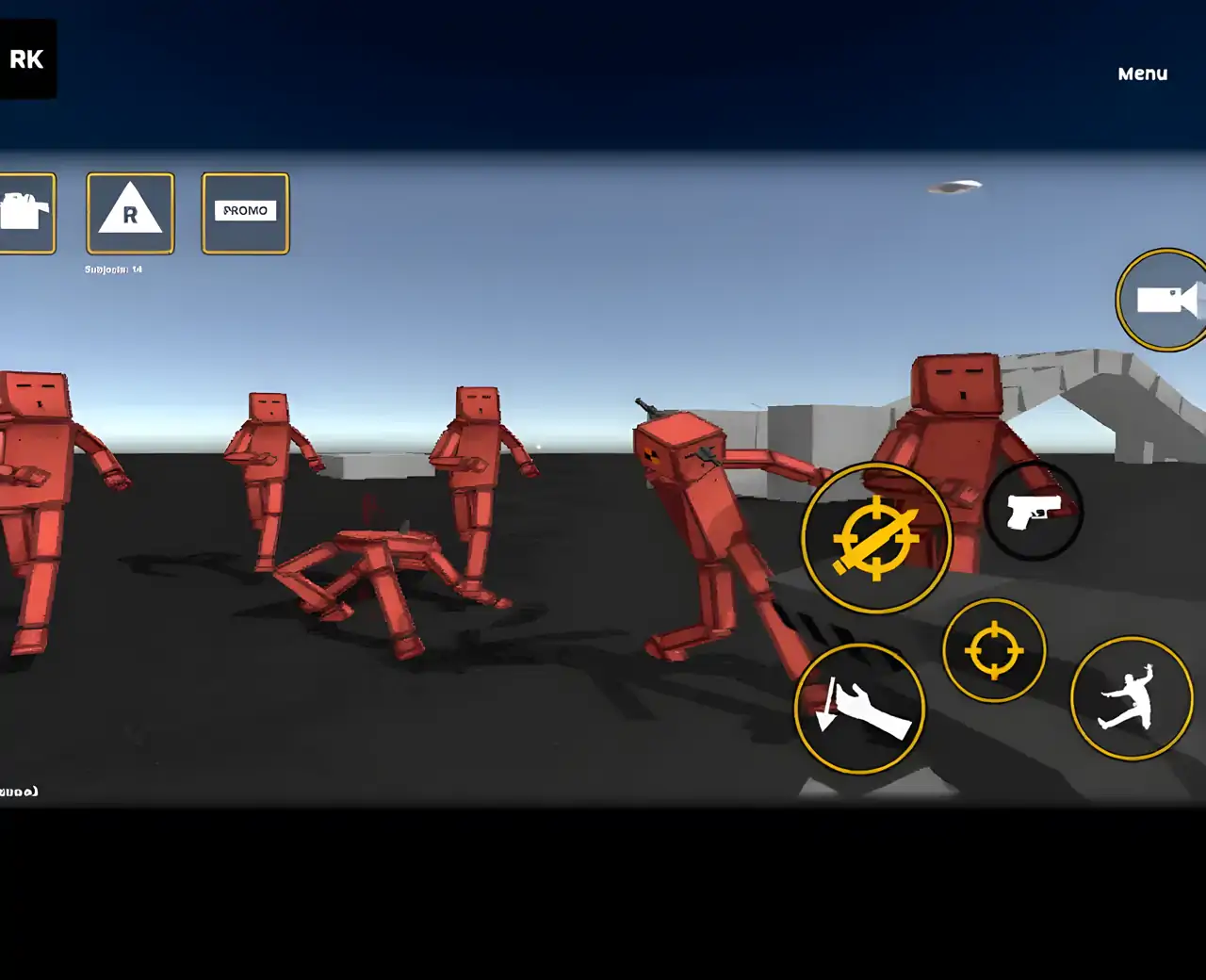Click the UFO in the sky
This screenshot has height=980, width=1206.
(x=955, y=186)
